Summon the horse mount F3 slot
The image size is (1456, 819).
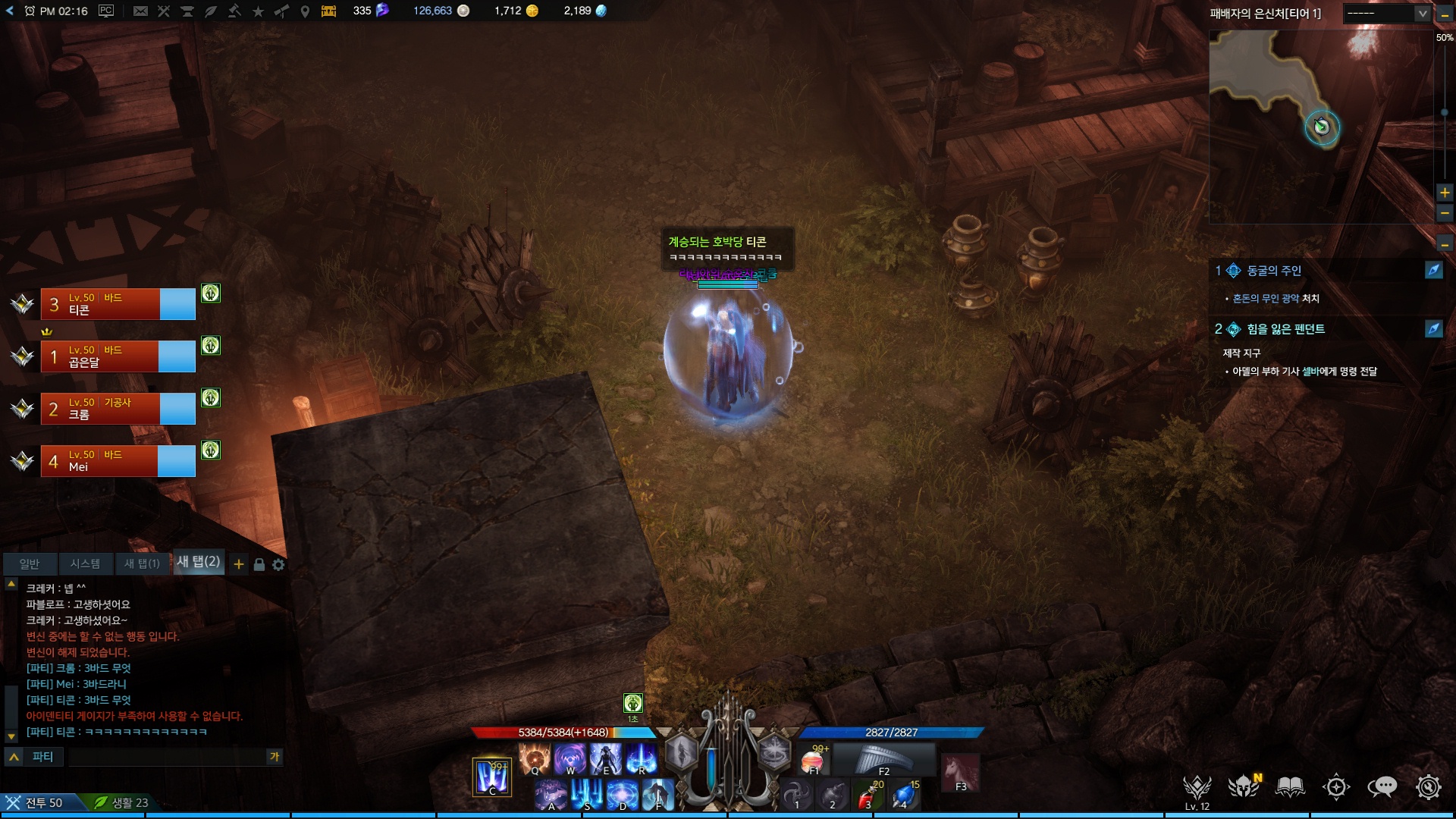(960, 773)
